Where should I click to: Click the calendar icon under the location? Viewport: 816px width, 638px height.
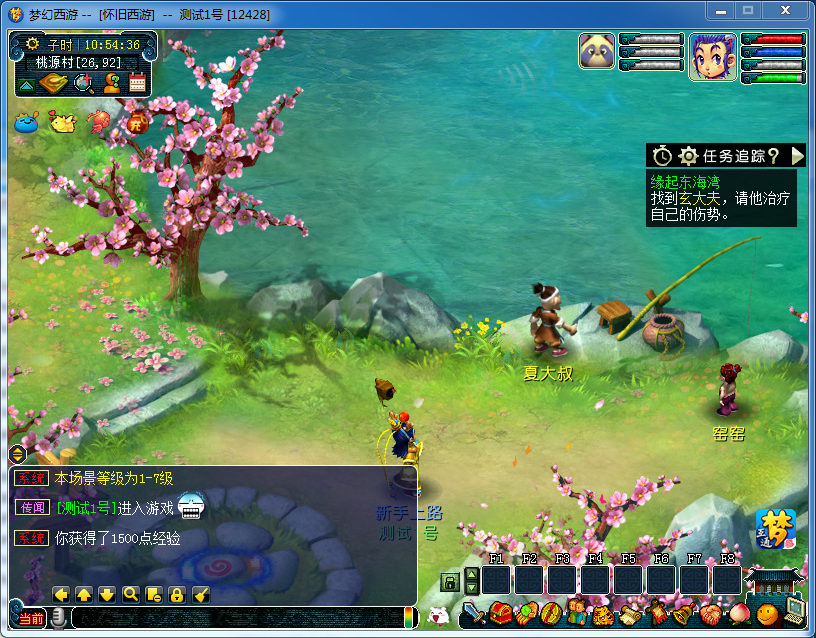click(137, 84)
